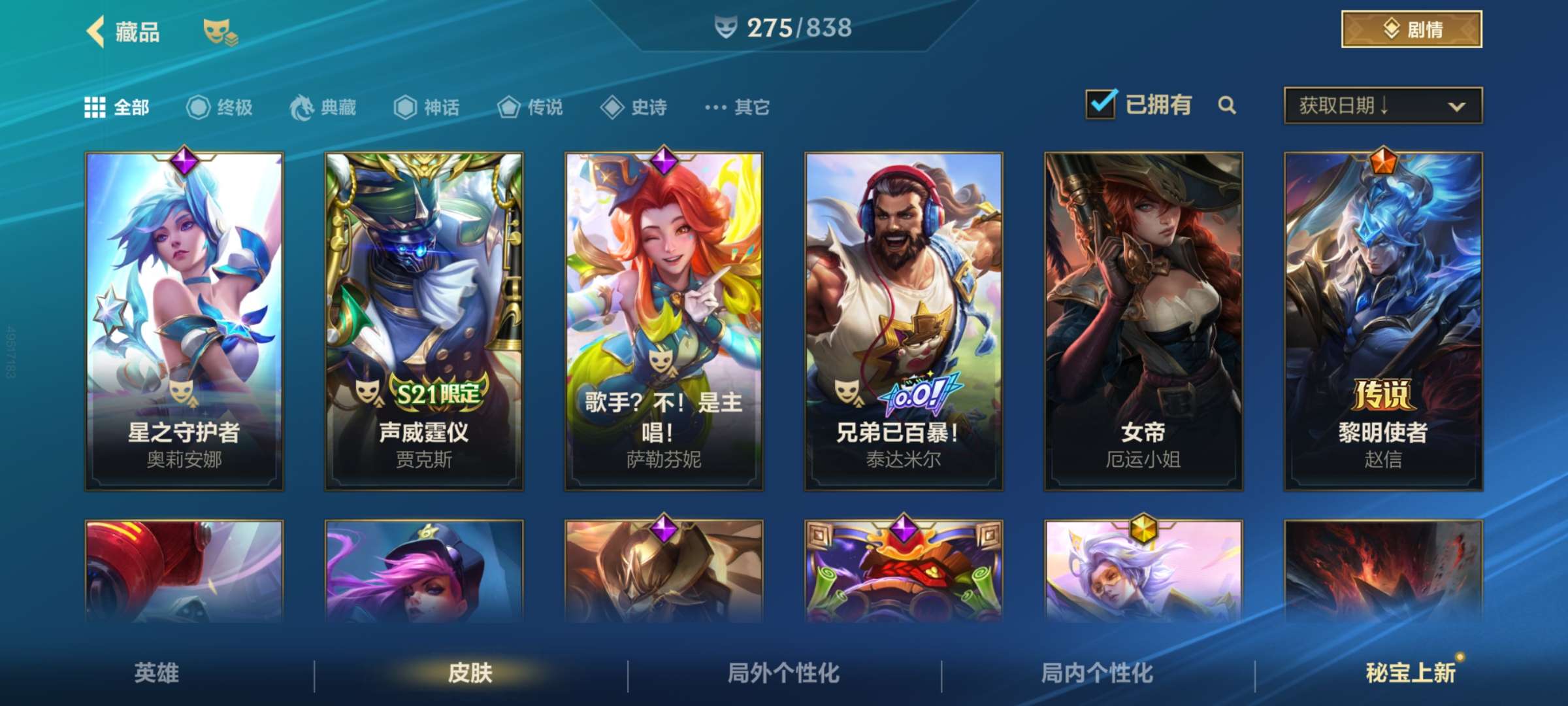1568x706 pixels.
Task: Open the search magnifier icon
Action: point(1227,105)
